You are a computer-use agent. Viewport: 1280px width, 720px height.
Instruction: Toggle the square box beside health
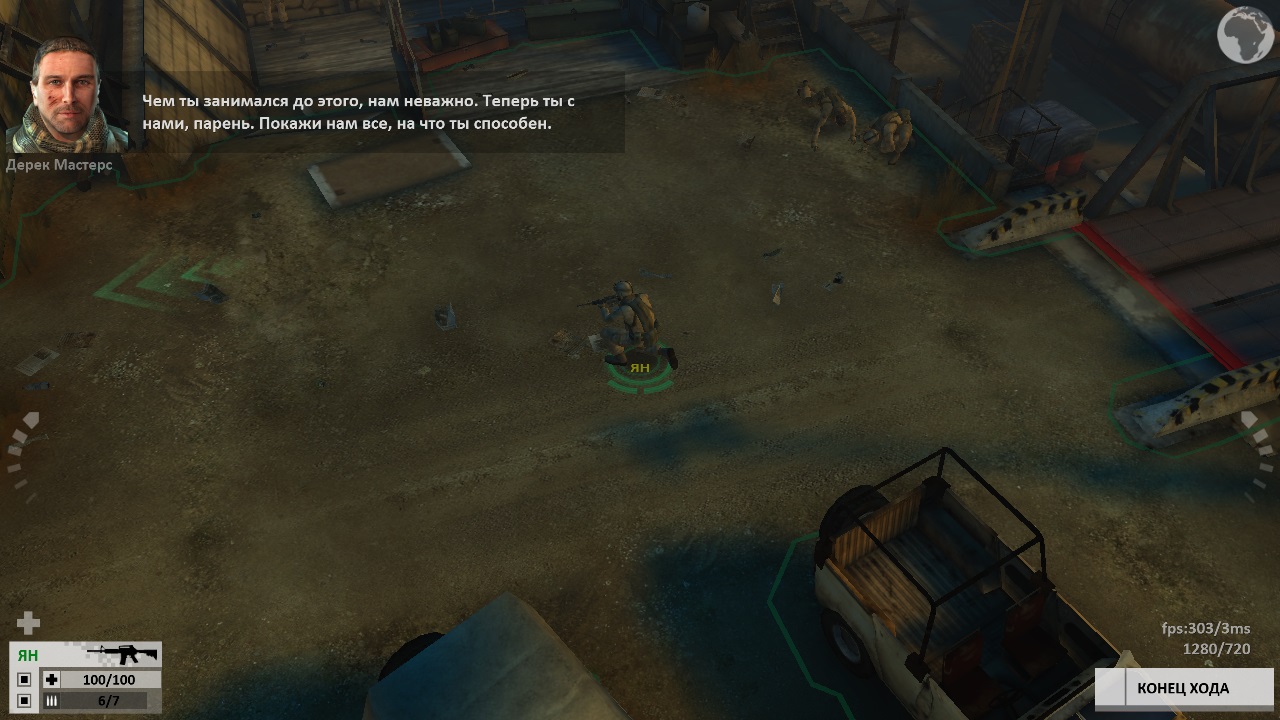point(24,680)
